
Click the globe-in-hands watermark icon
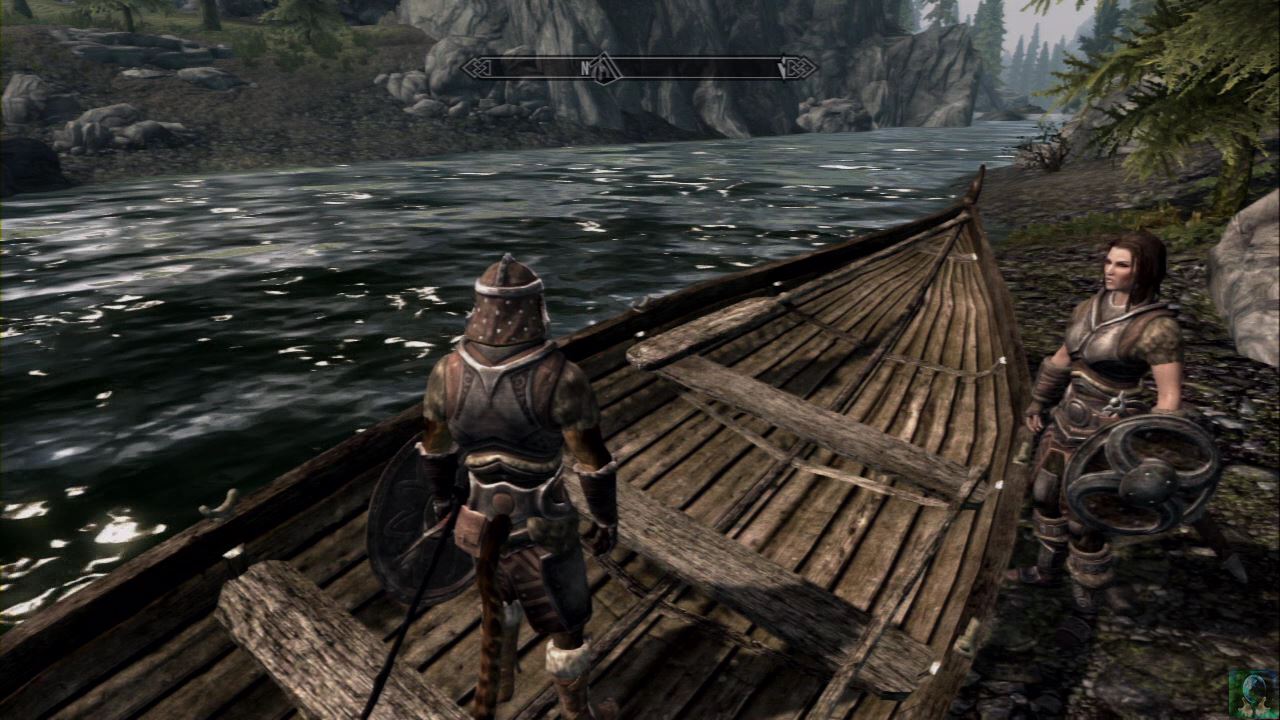click(1253, 694)
